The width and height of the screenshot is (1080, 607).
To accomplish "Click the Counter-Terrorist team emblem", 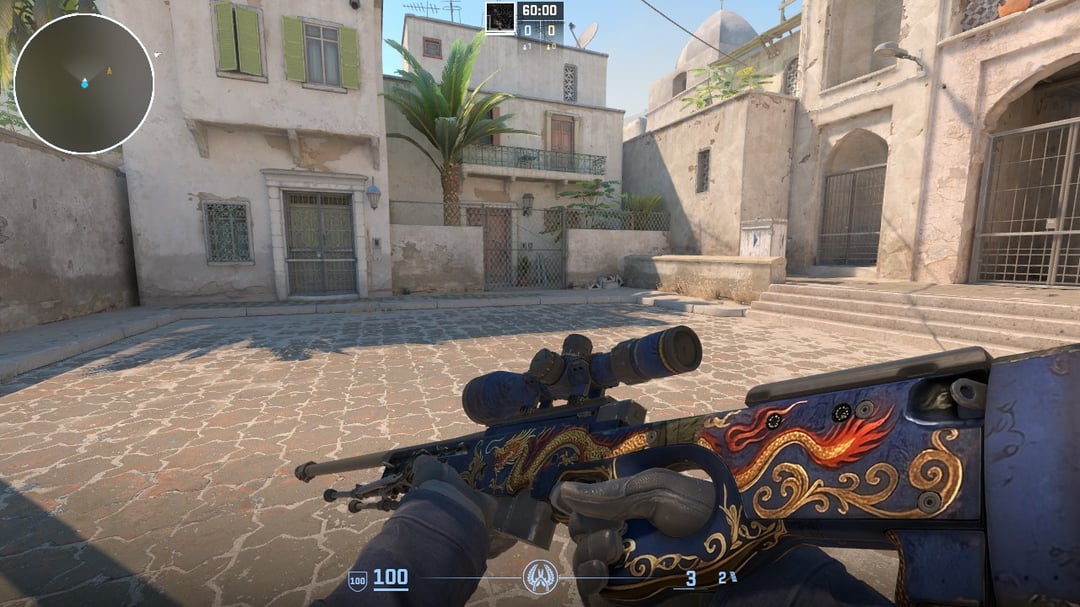I will click(540, 577).
